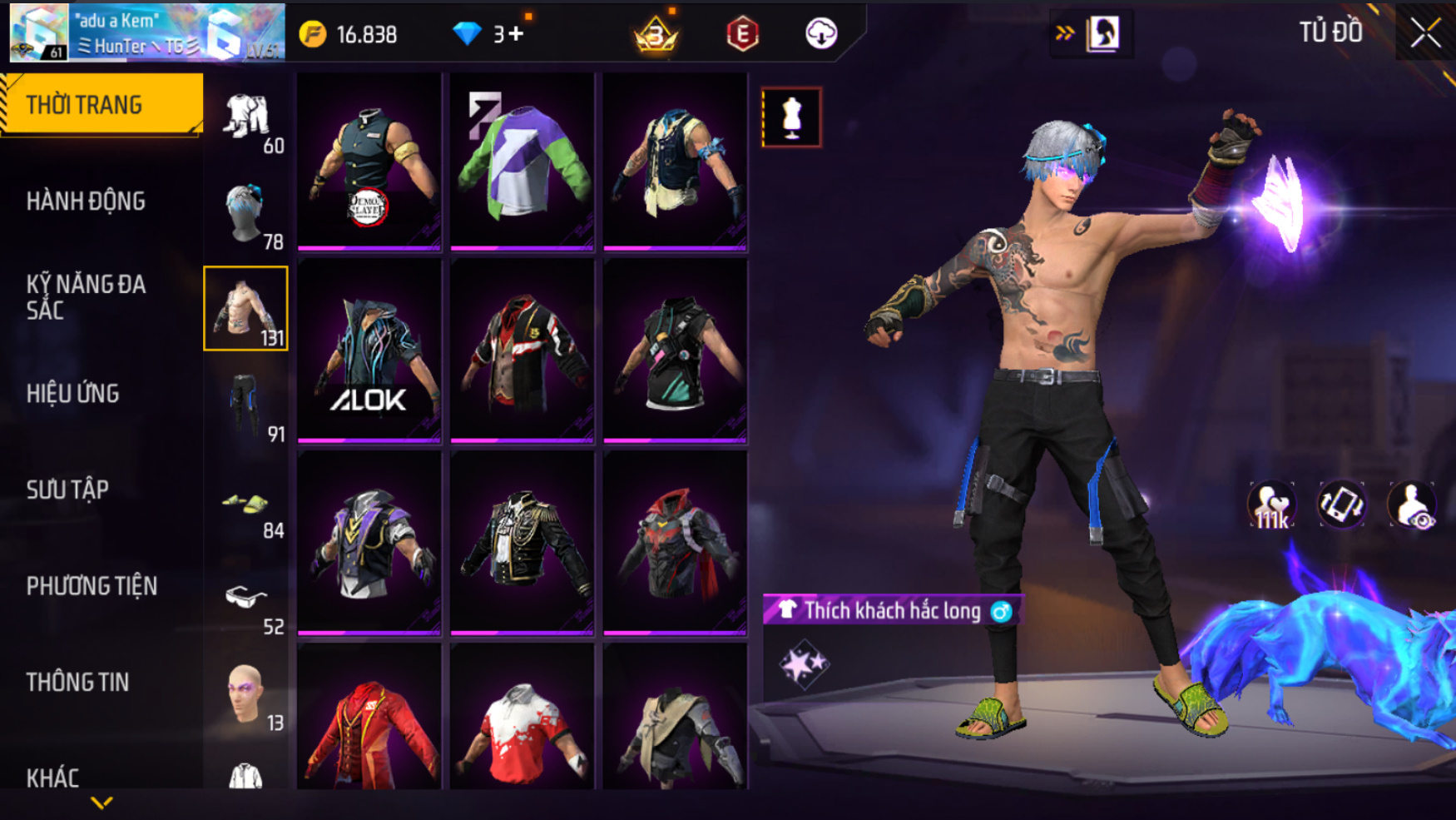Open the HIỆU ỨNG section
The width and height of the screenshot is (1456, 820).
coord(73,394)
